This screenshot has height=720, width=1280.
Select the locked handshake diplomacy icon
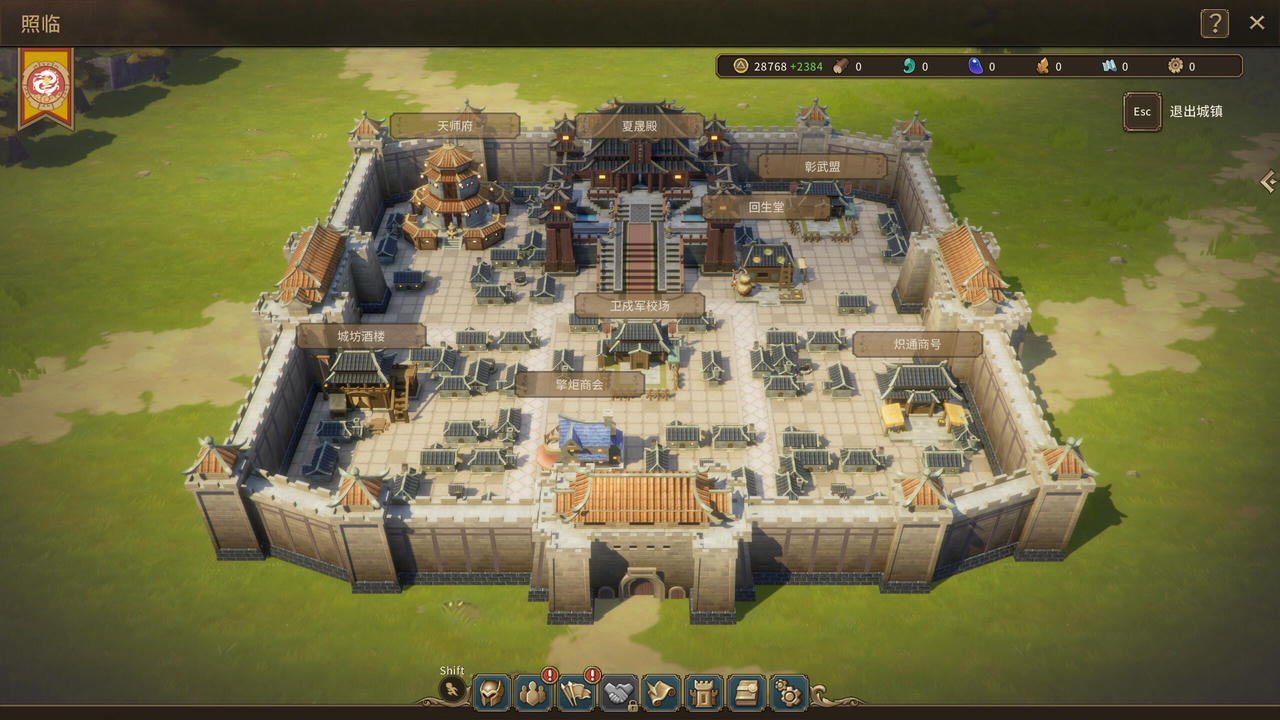point(618,692)
